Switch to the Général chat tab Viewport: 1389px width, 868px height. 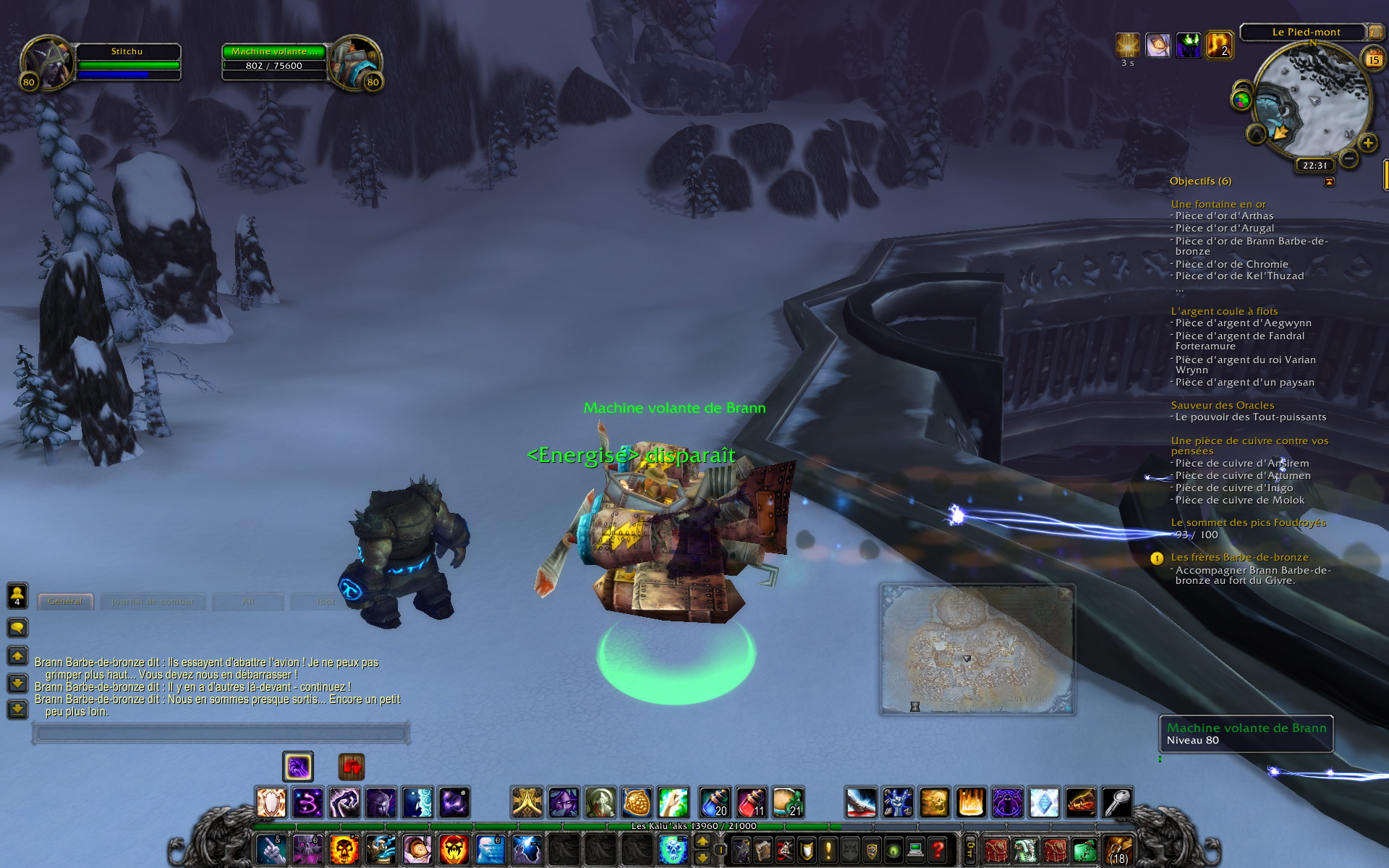(x=65, y=601)
